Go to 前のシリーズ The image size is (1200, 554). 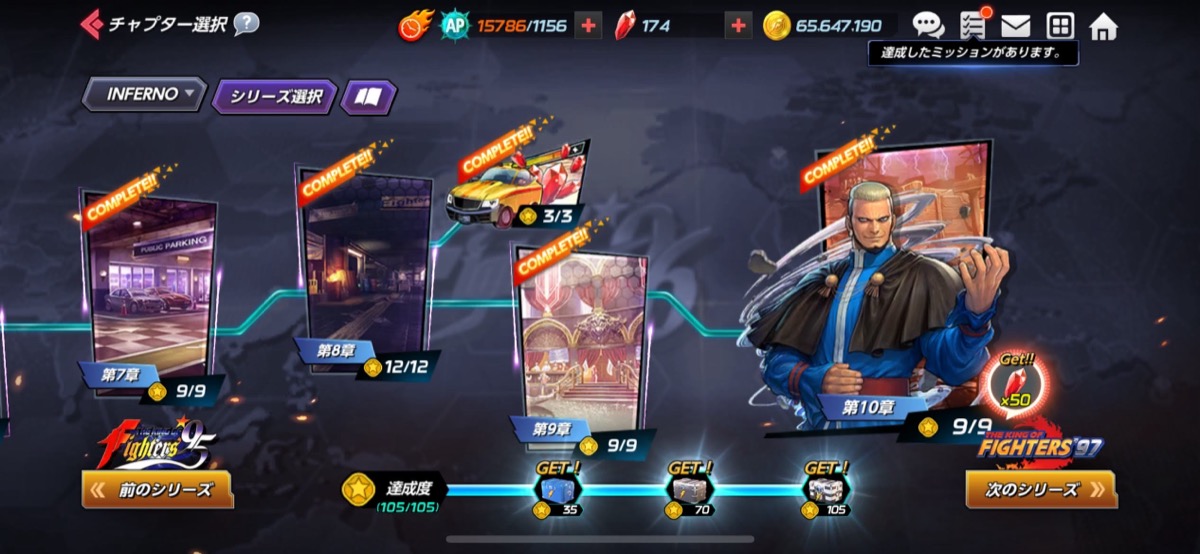tap(158, 489)
